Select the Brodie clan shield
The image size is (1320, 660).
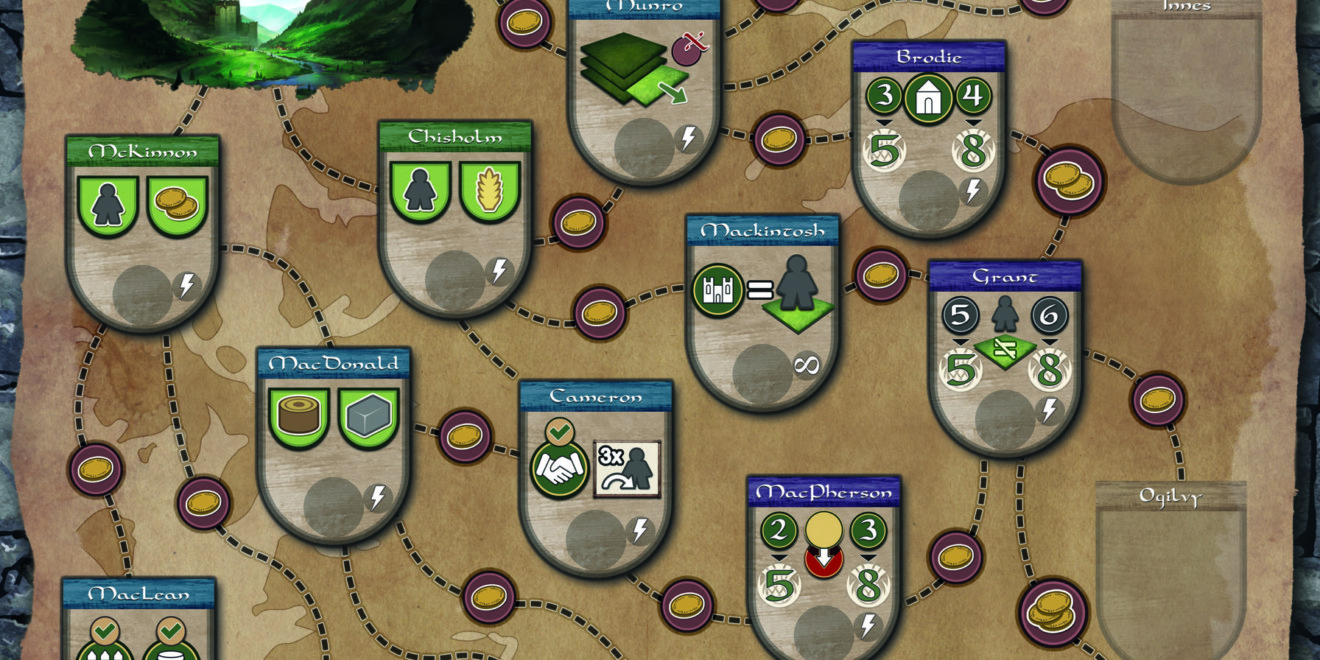[929, 137]
